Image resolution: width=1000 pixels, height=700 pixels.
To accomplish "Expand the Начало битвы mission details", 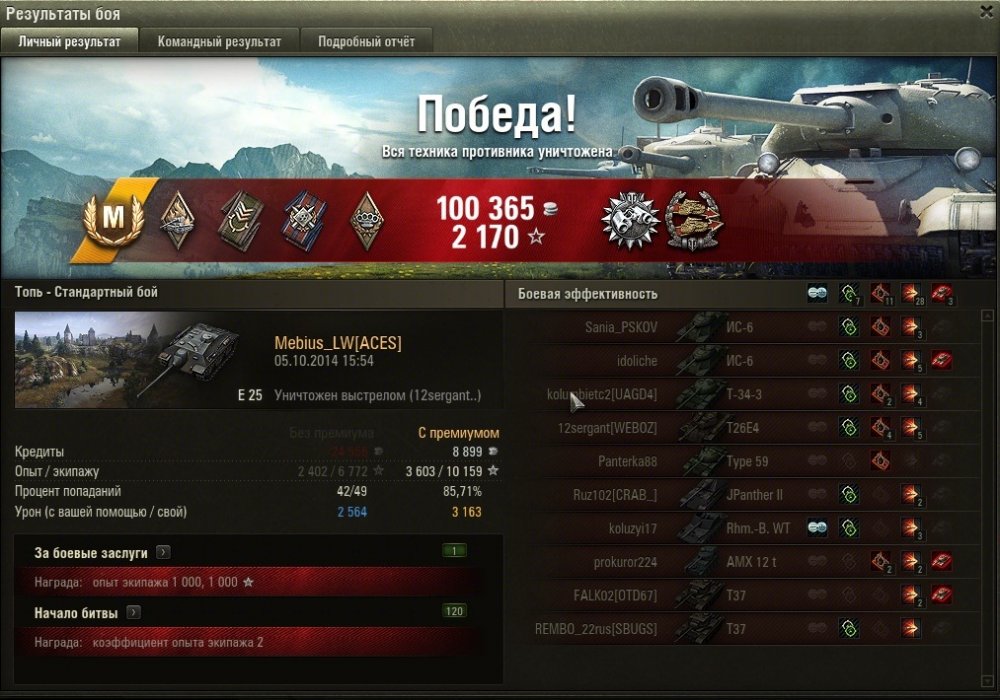I will point(133,612).
